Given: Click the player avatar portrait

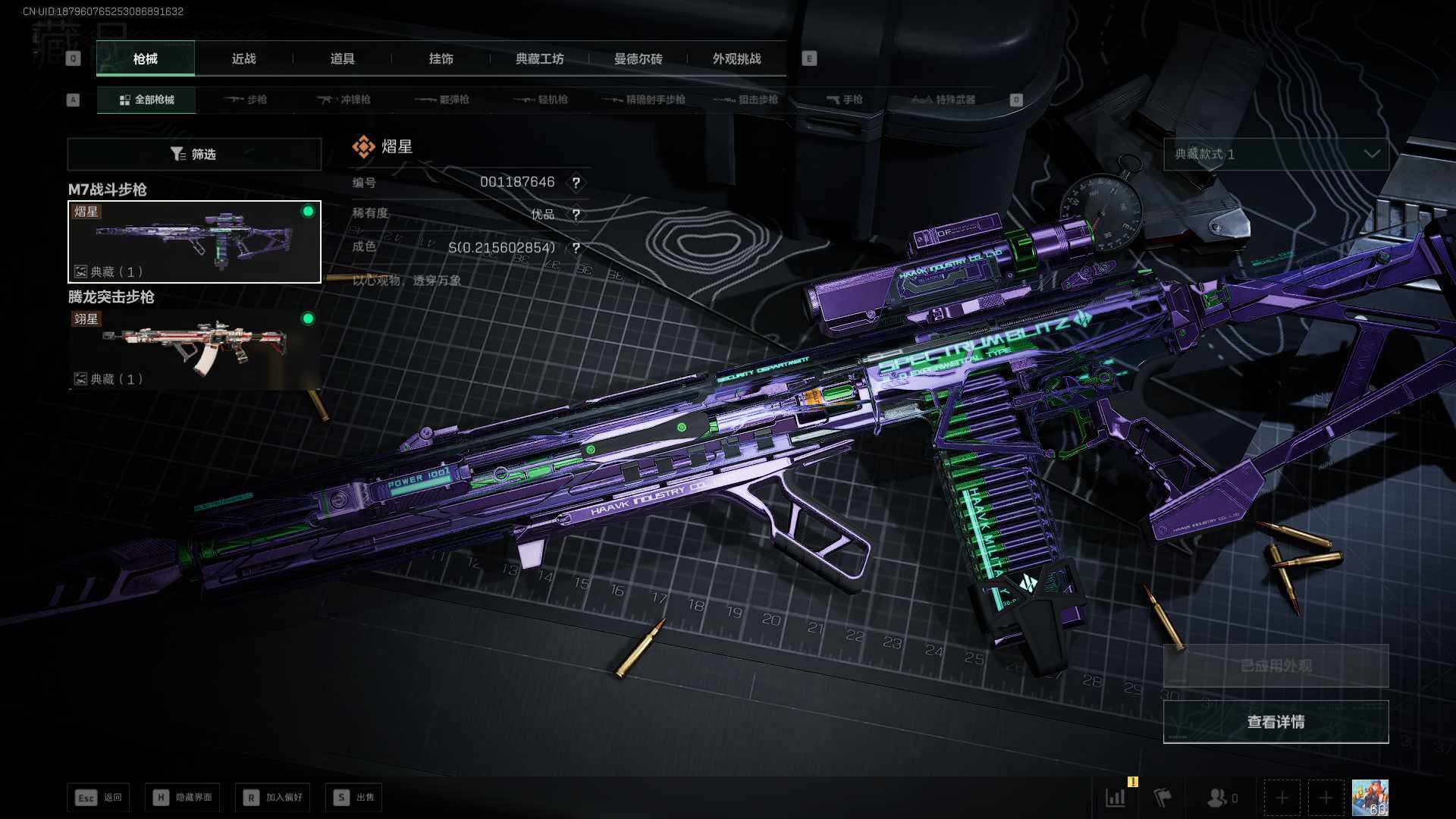Looking at the screenshot, I should 1370,798.
